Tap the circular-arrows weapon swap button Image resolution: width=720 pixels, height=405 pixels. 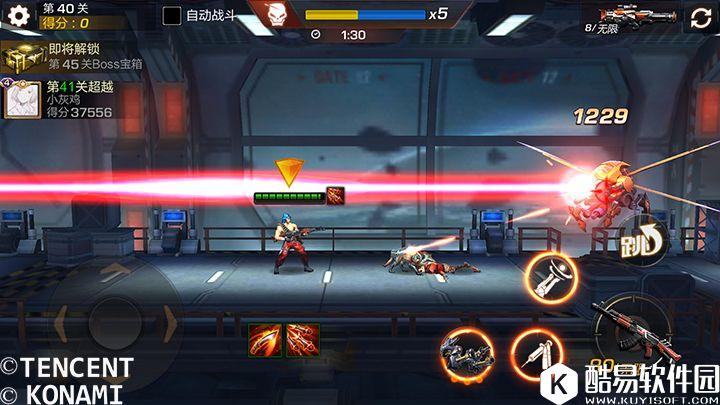tap(701, 17)
